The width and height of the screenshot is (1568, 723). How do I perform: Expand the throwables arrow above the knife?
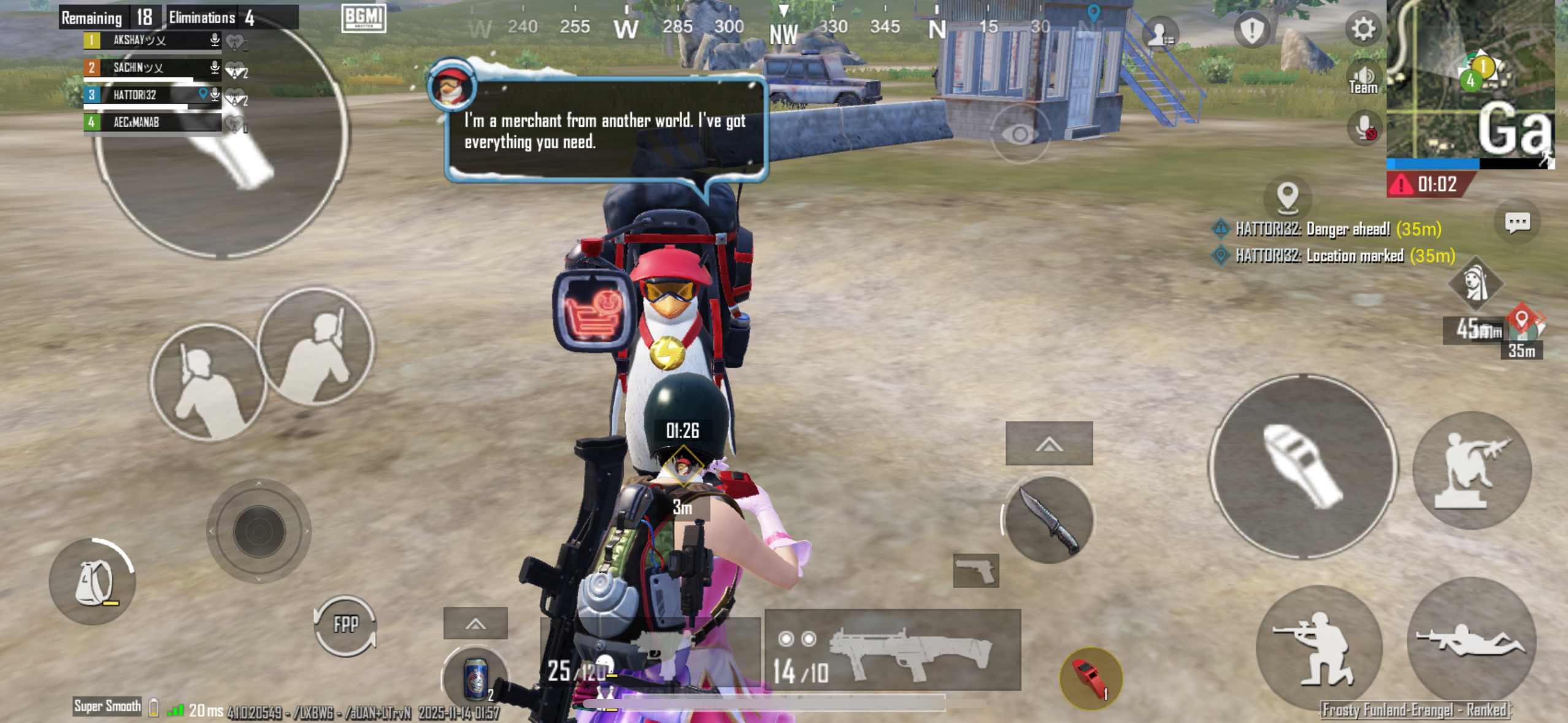1049,443
